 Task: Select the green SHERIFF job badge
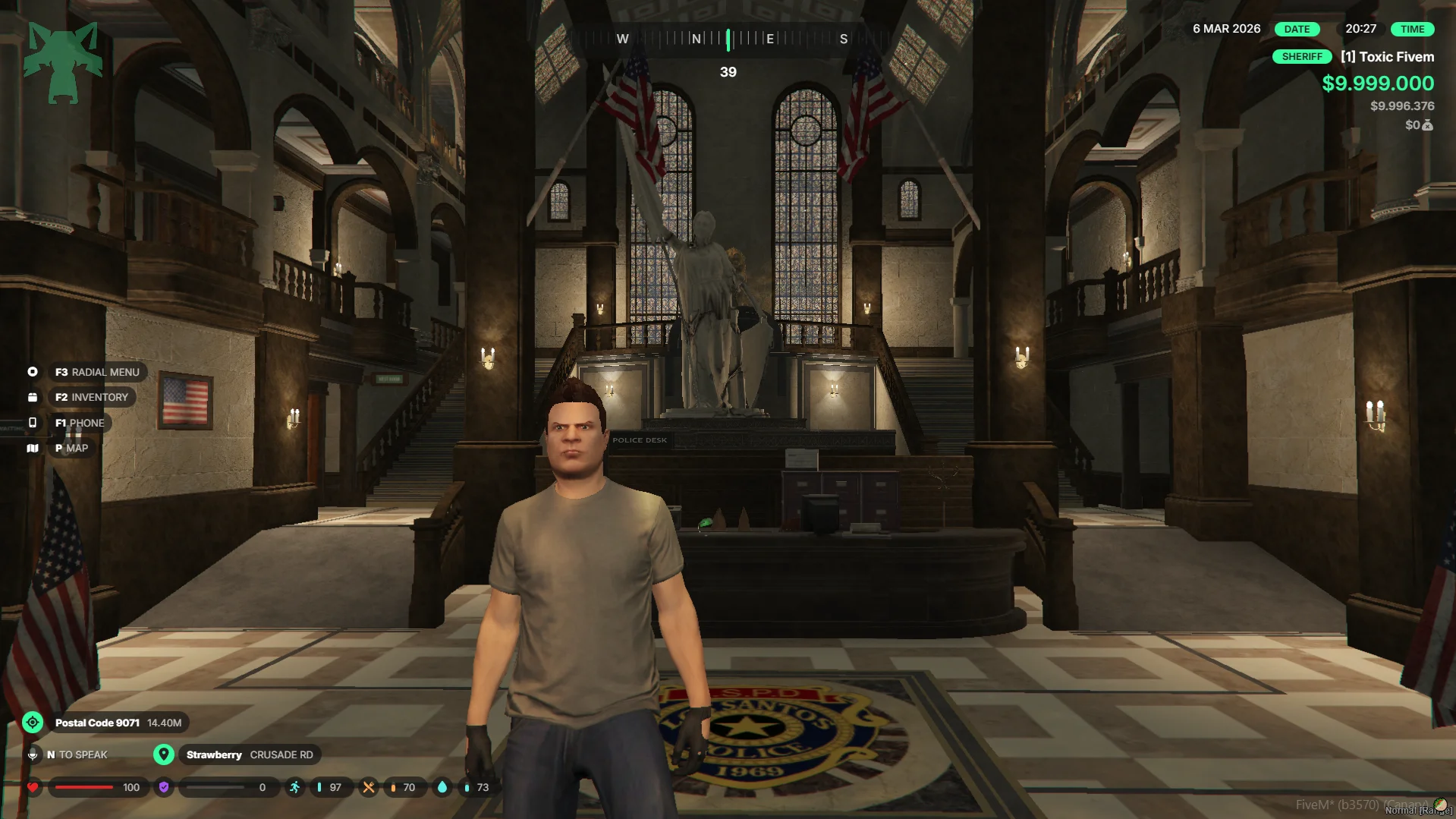pos(1301,57)
